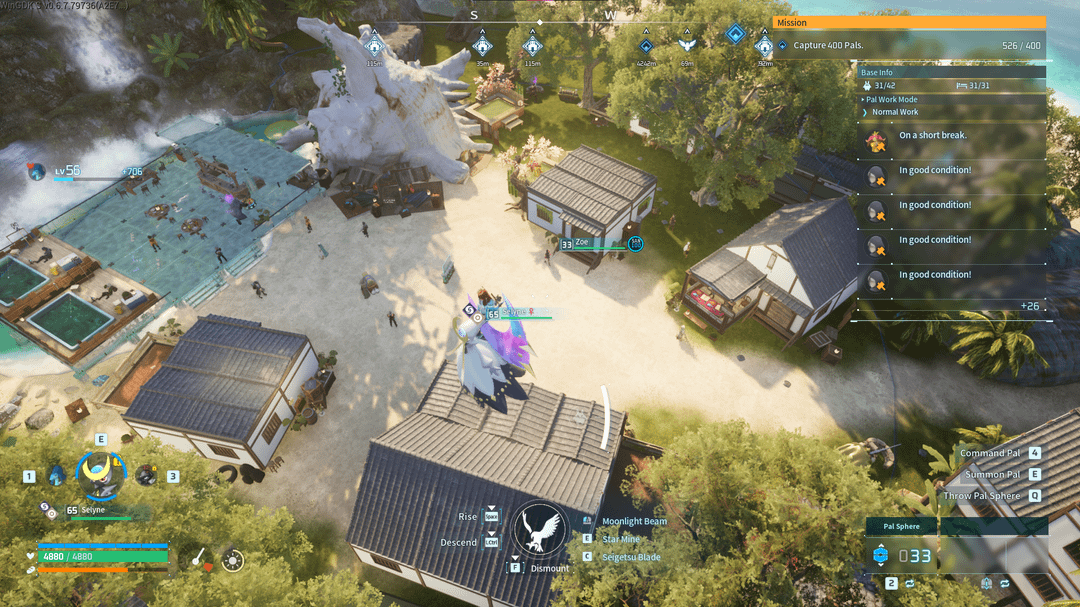Viewport: 1080px width, 607px height.
Task: Activate the Moonlight Beam skill
Action: [634, 521]
